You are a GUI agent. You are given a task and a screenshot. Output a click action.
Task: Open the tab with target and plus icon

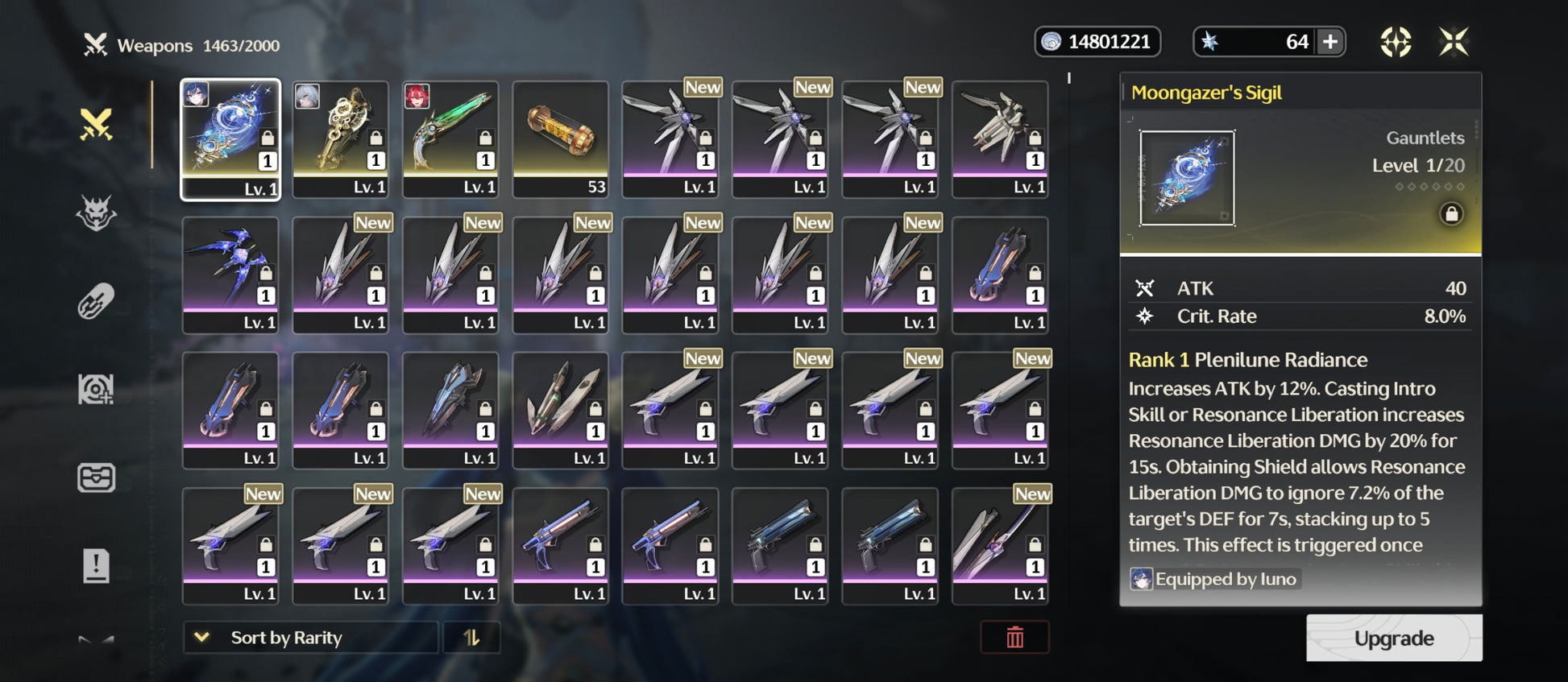(96, 390)
